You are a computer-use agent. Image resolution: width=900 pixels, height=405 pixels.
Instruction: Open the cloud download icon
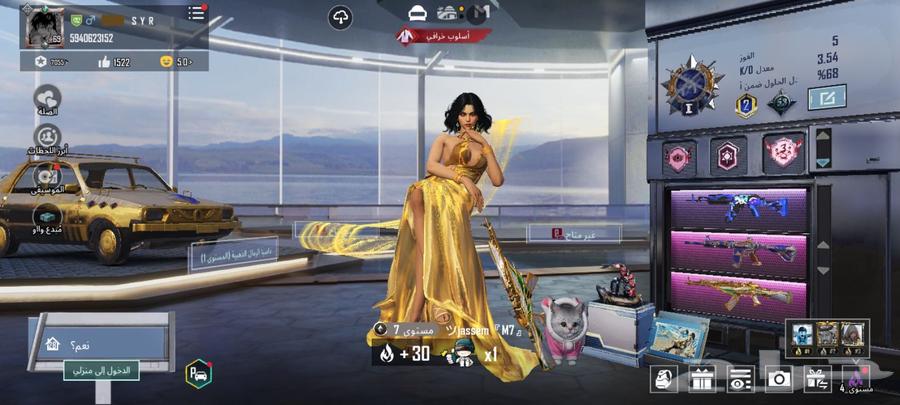click(x=341, y=17)
